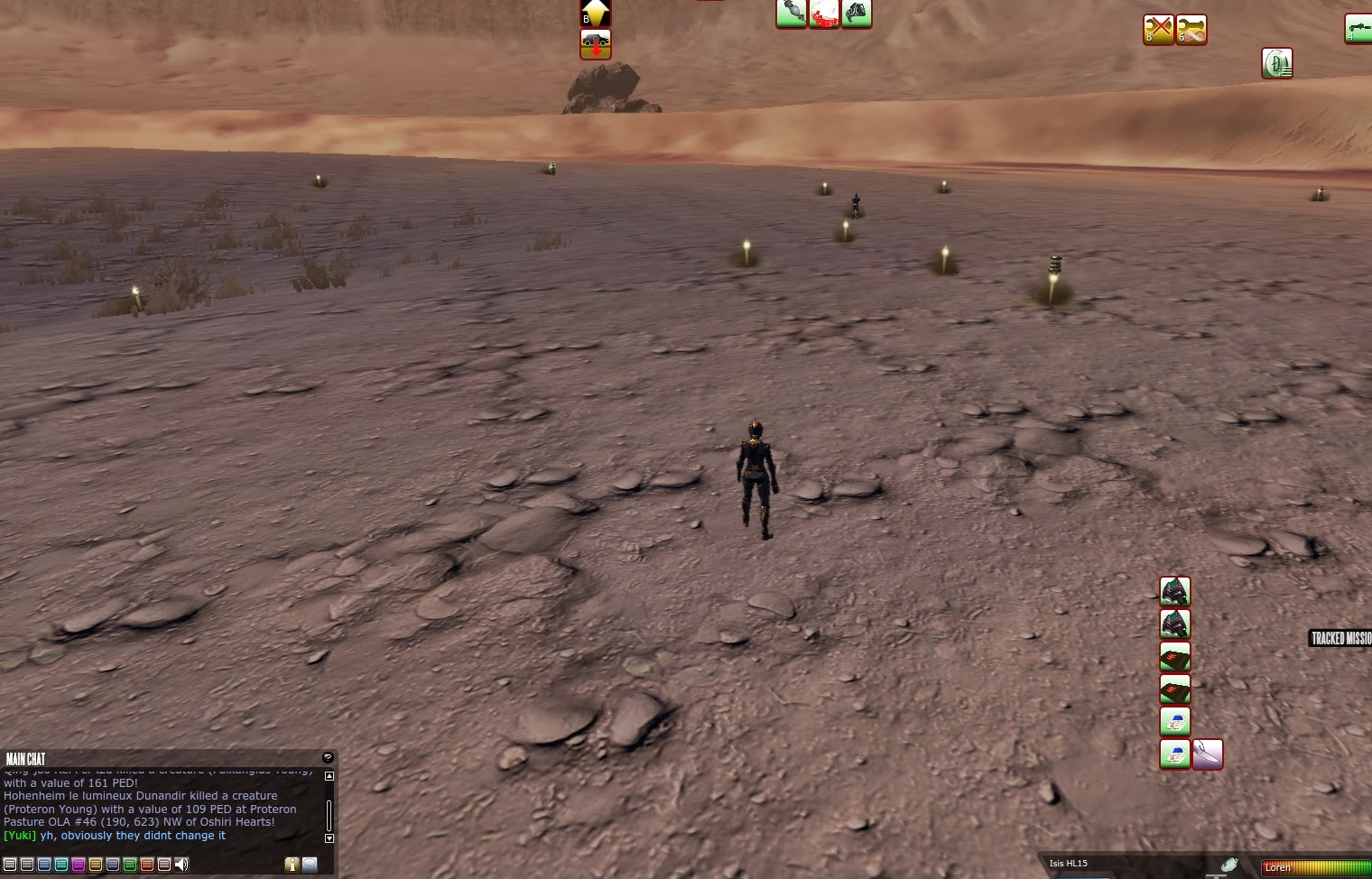
Task: Mute chat sounds with the speaker icon
Action: point(181,864)
